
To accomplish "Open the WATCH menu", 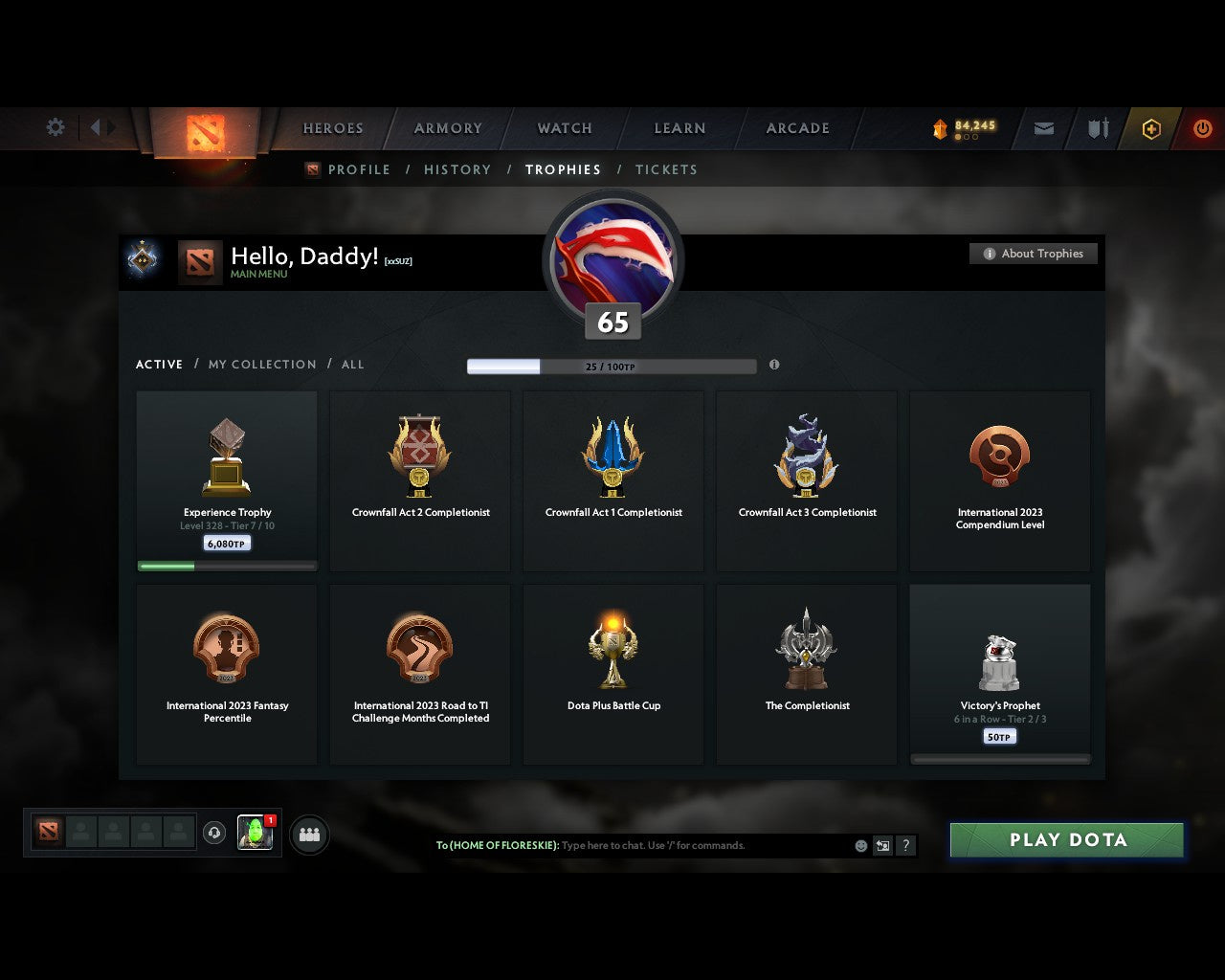I will pos(565,128).
